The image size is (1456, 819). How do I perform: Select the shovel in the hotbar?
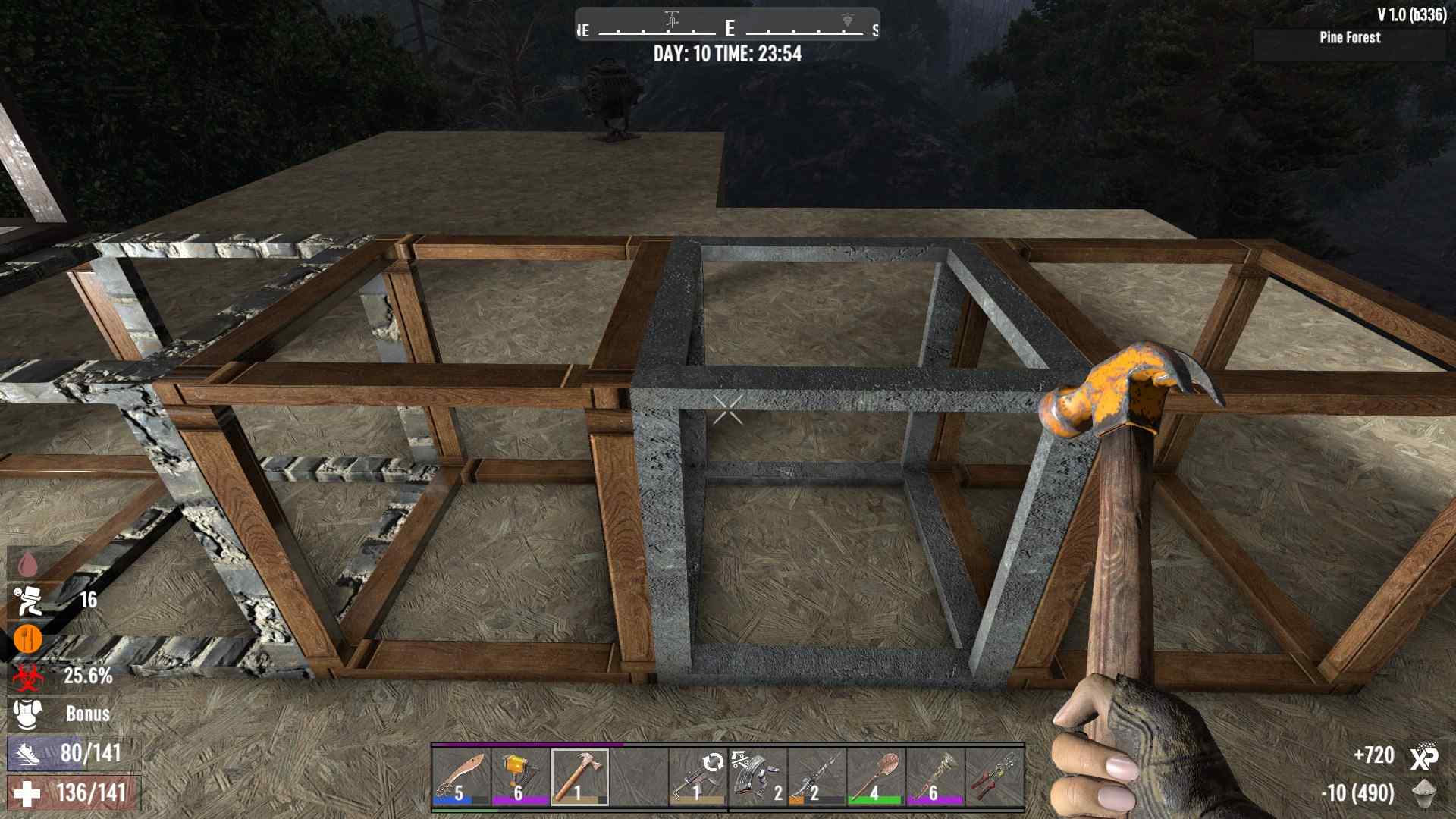pos(875,777)
